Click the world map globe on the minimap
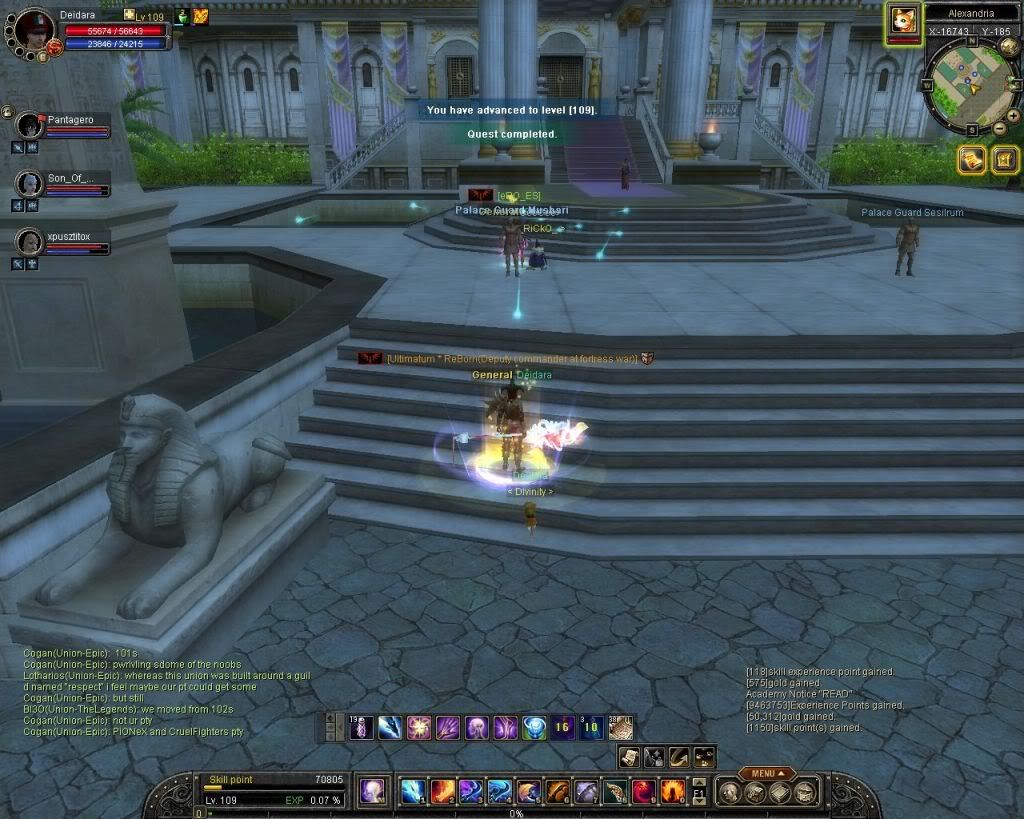1024x819 pixels. (1009, 44)
